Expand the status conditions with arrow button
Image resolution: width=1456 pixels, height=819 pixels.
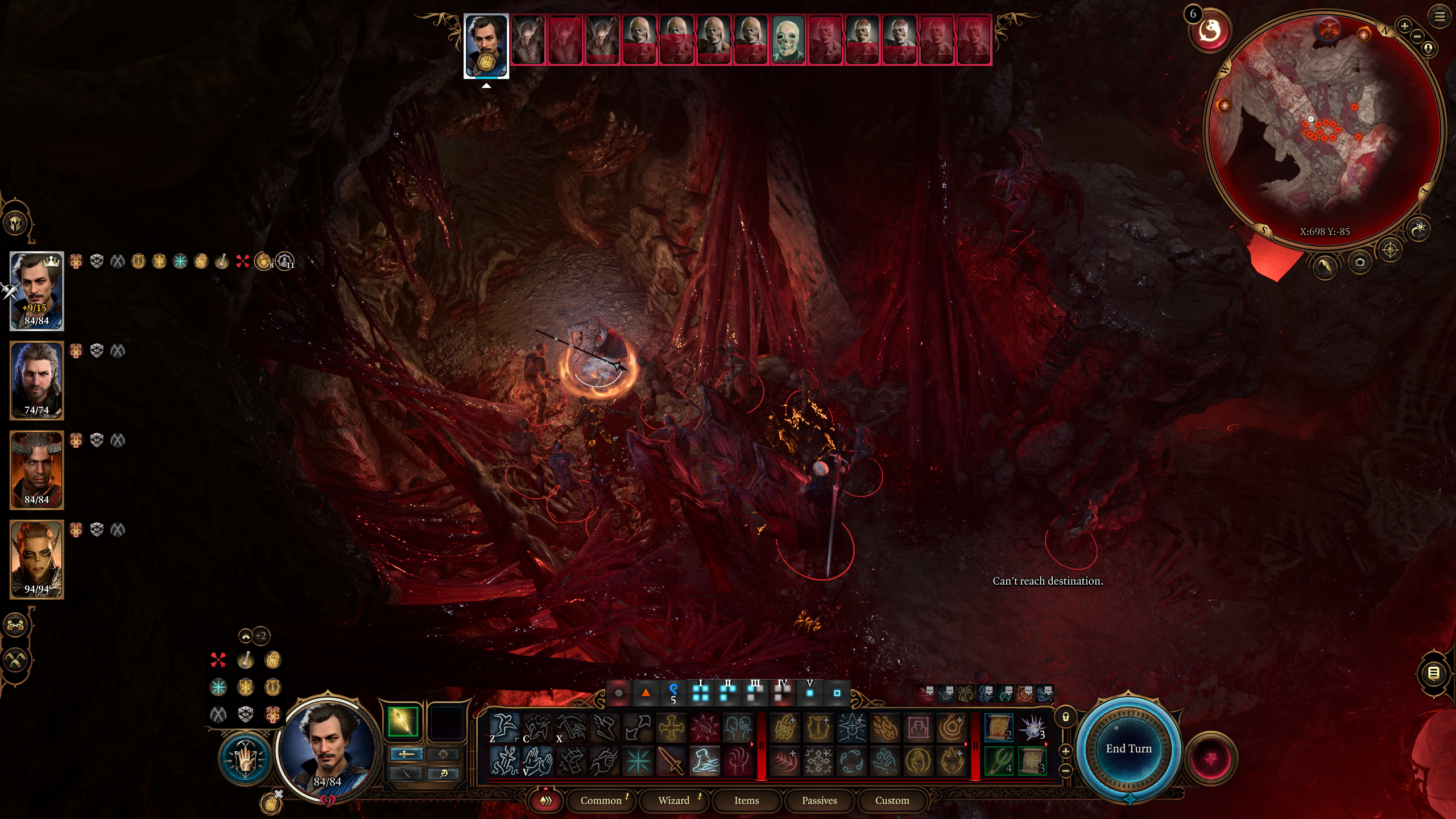coord(245,636)
